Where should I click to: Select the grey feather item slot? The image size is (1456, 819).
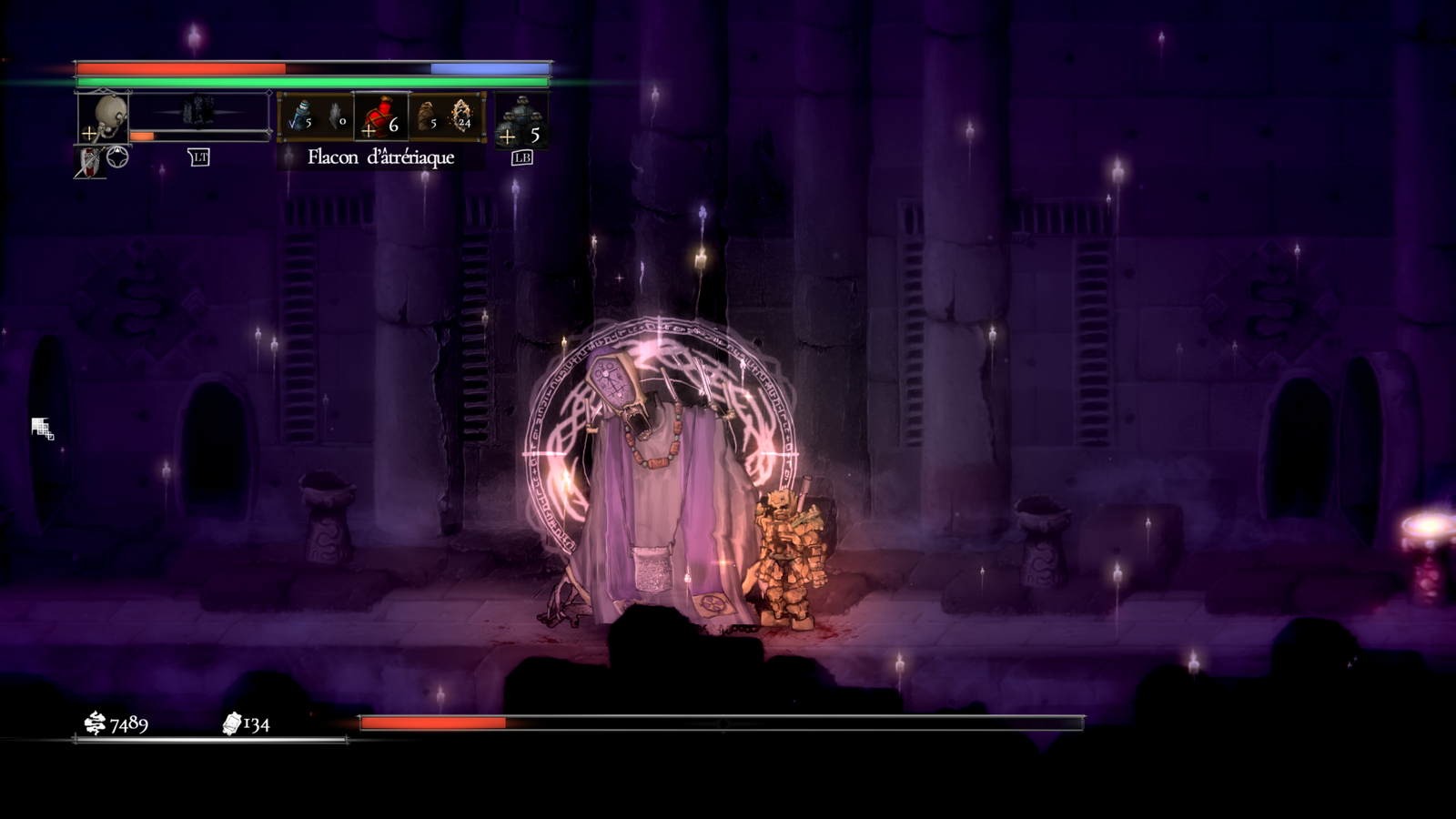[x=335, y=117]
